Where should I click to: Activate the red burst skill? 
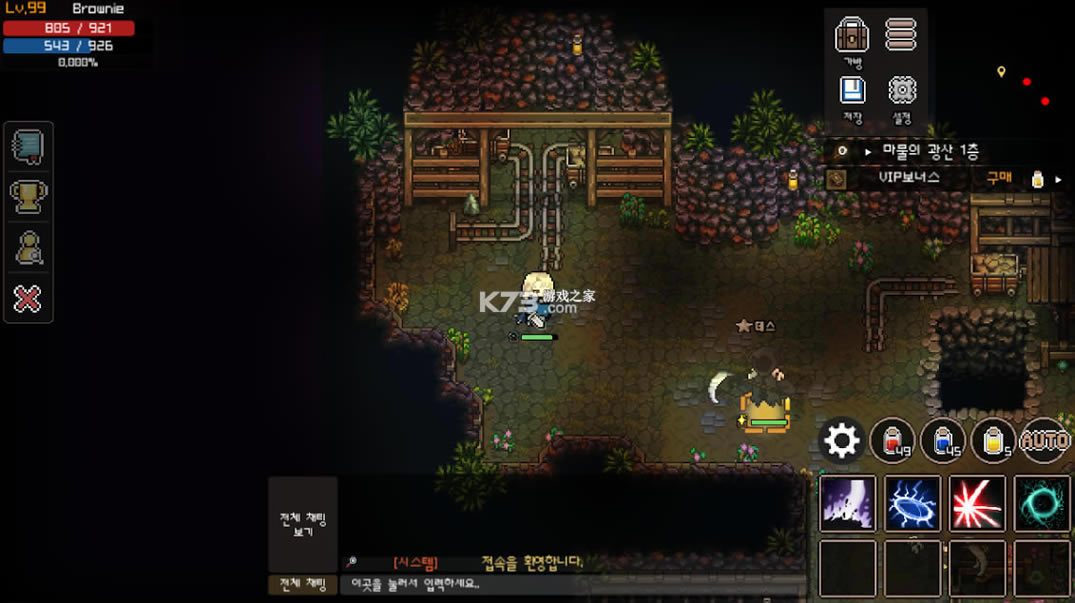977,503
